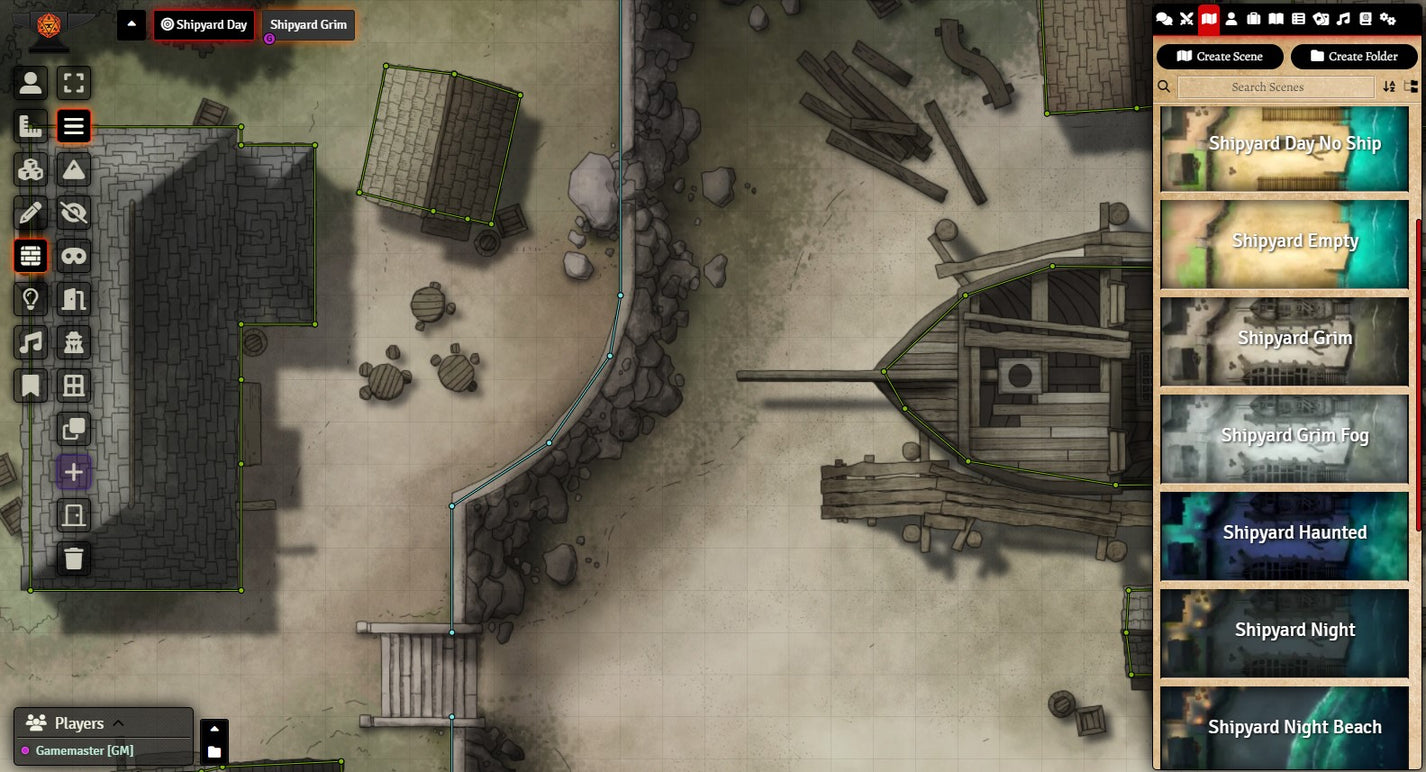
Task: Select the Shipyard Day navigation tab
Action: (x=204, y=25)
